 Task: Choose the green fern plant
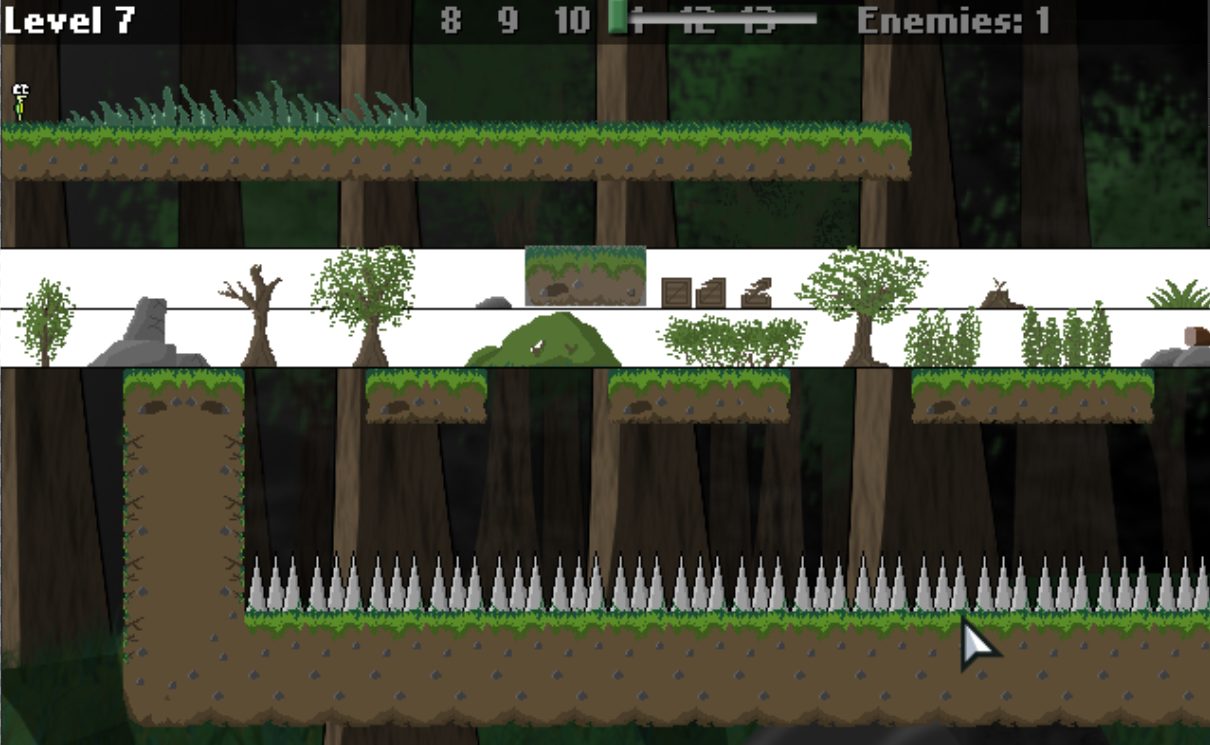[1180, 295]
